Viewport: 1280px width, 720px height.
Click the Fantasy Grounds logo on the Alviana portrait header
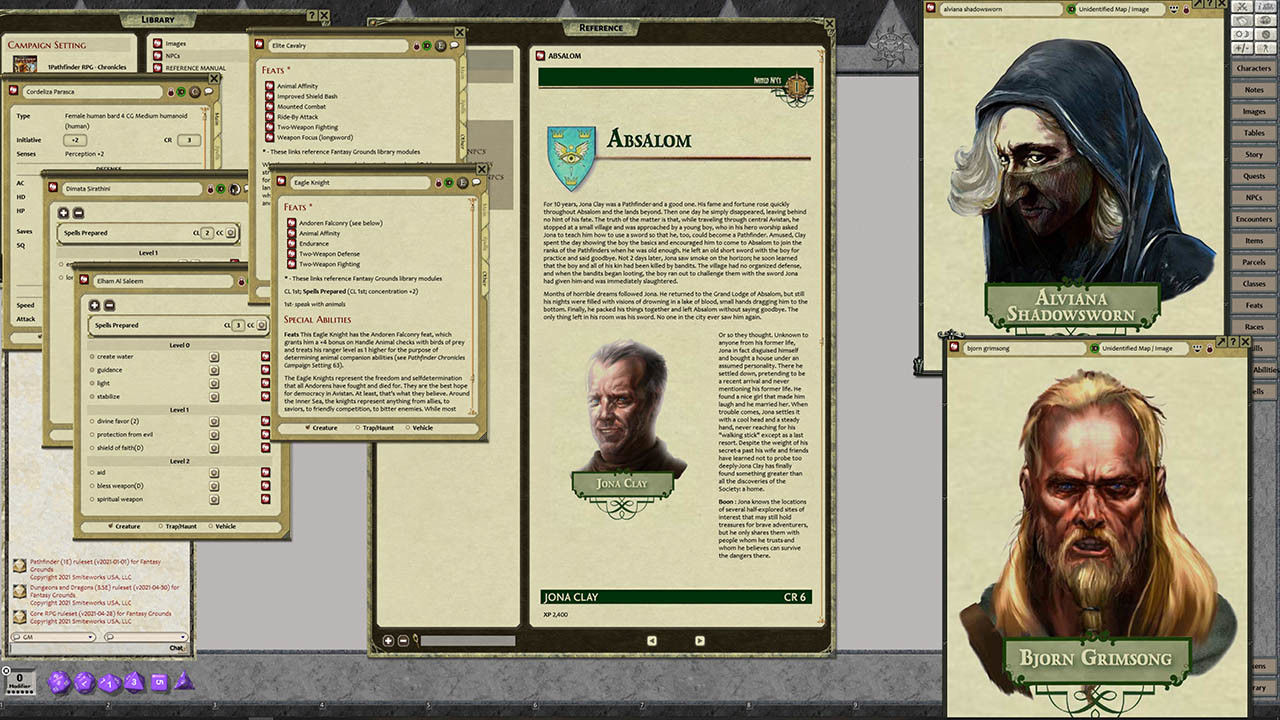(930, 8)
